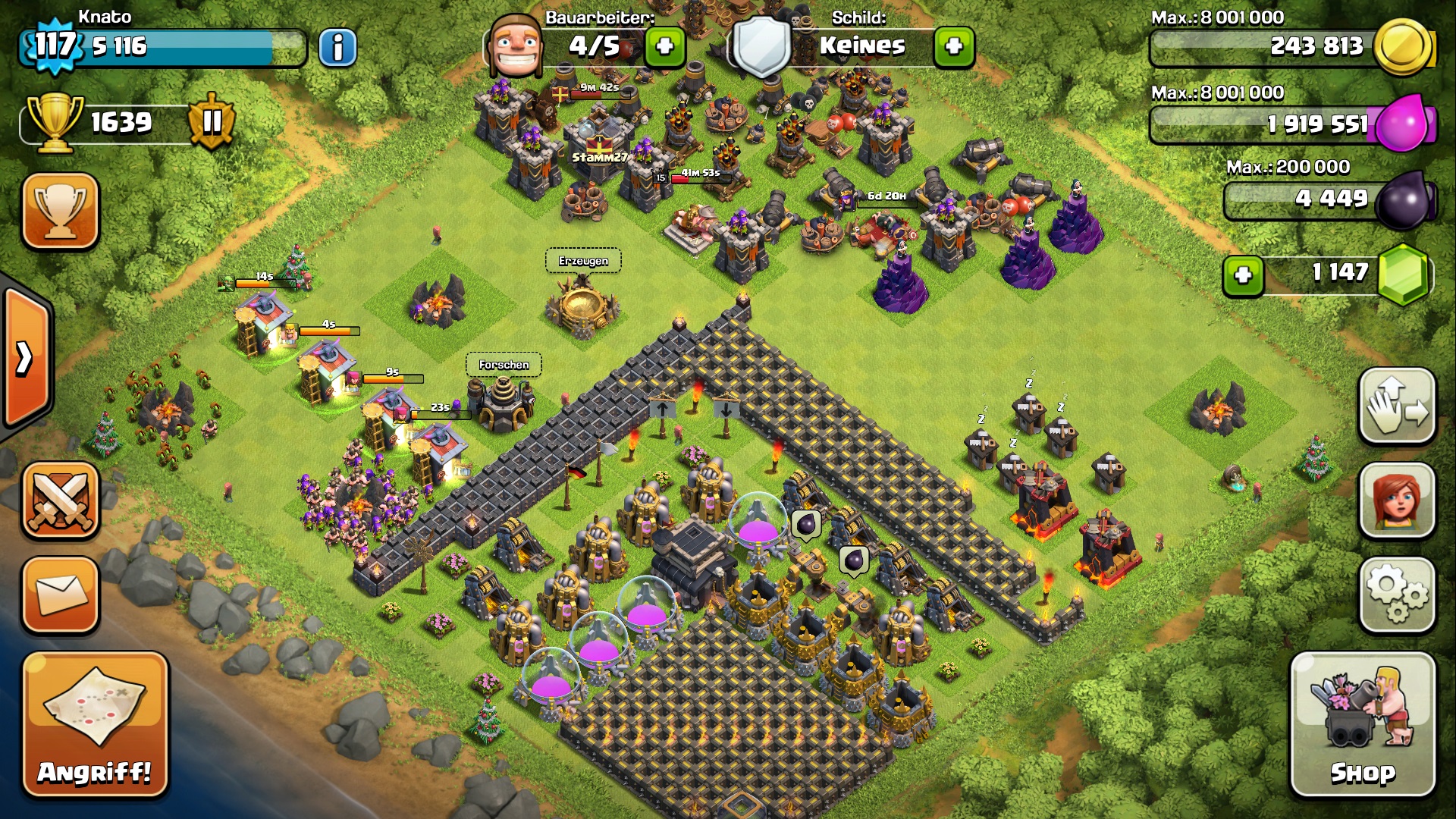Expand the orange side panel arrow
This screenshot has height=819, width=1456.
click(x=25, y=358)
